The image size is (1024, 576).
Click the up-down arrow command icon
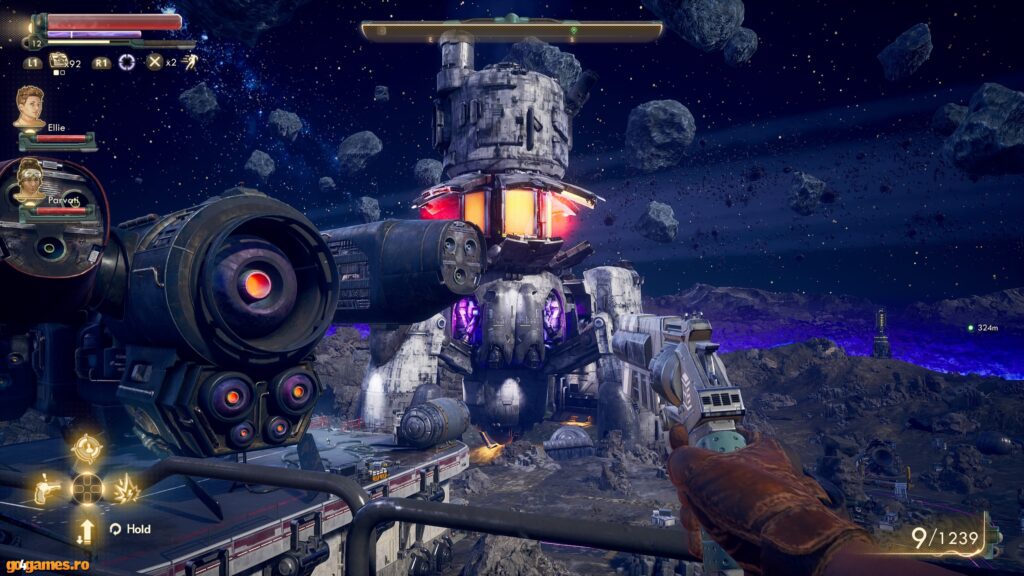(87, 528)
